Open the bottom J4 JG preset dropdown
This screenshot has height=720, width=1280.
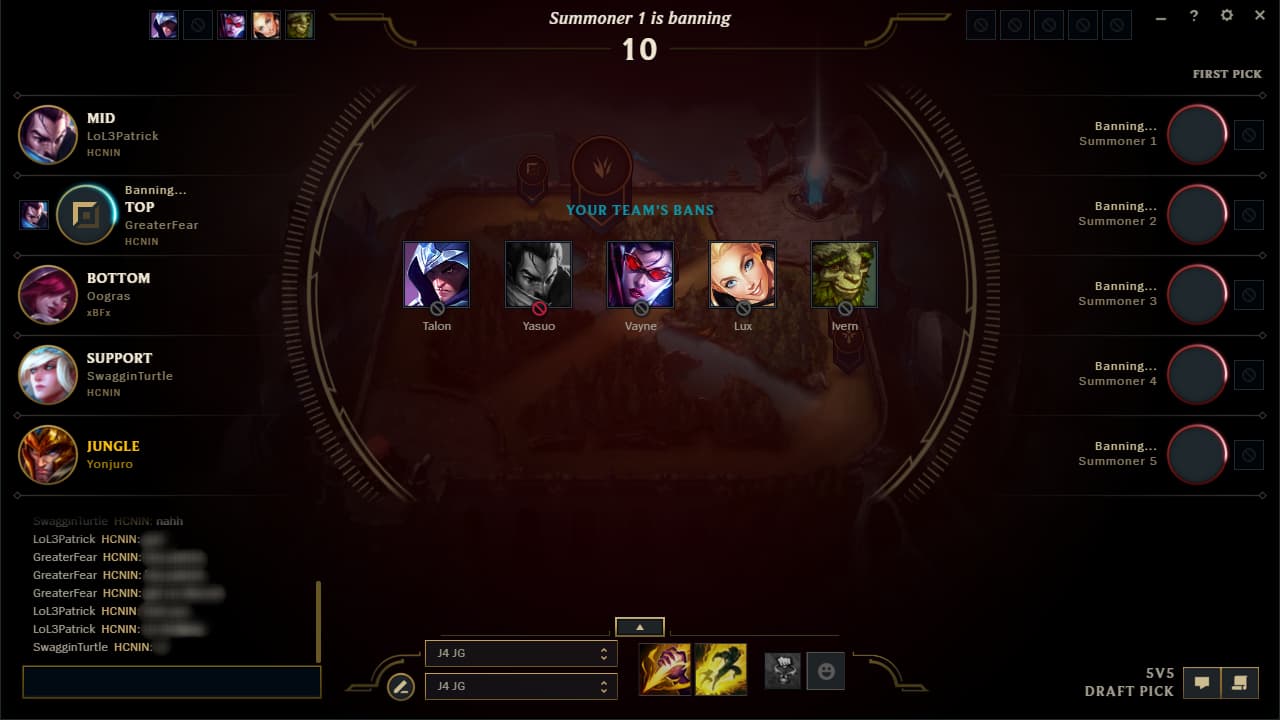[521, 686]
